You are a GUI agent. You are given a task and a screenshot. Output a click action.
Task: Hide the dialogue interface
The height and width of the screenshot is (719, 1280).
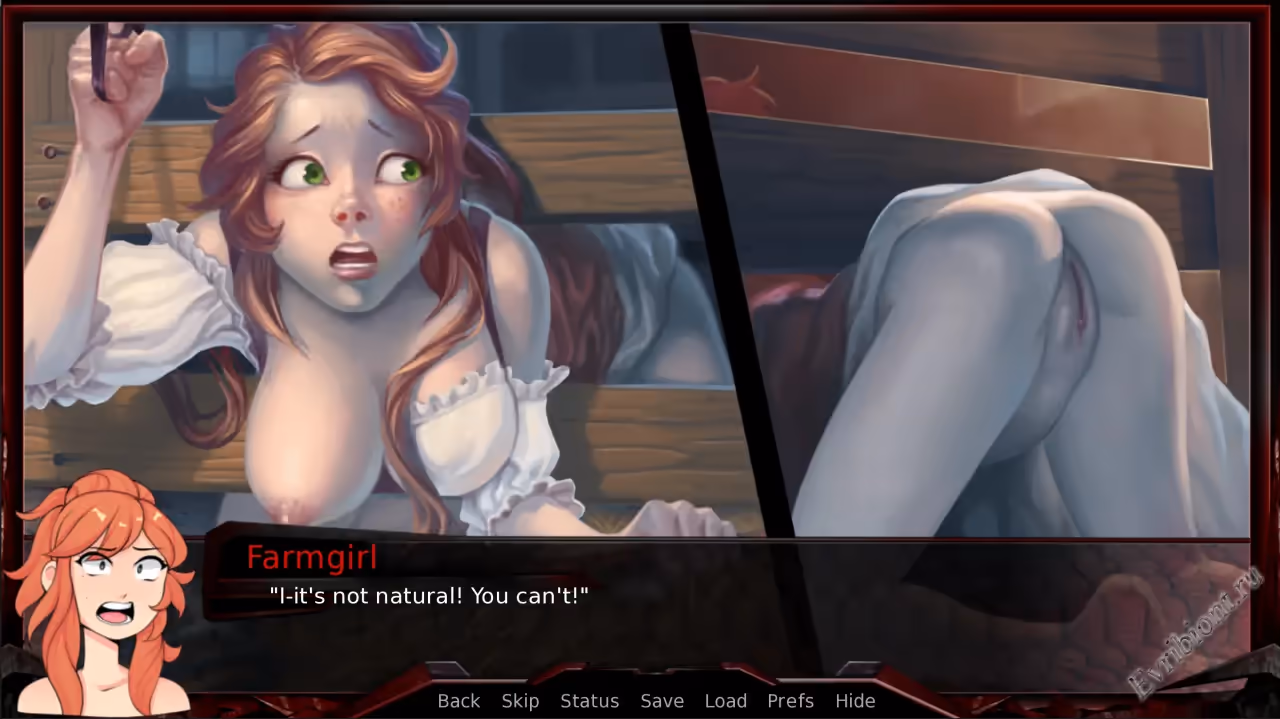(x=855, y=701)
